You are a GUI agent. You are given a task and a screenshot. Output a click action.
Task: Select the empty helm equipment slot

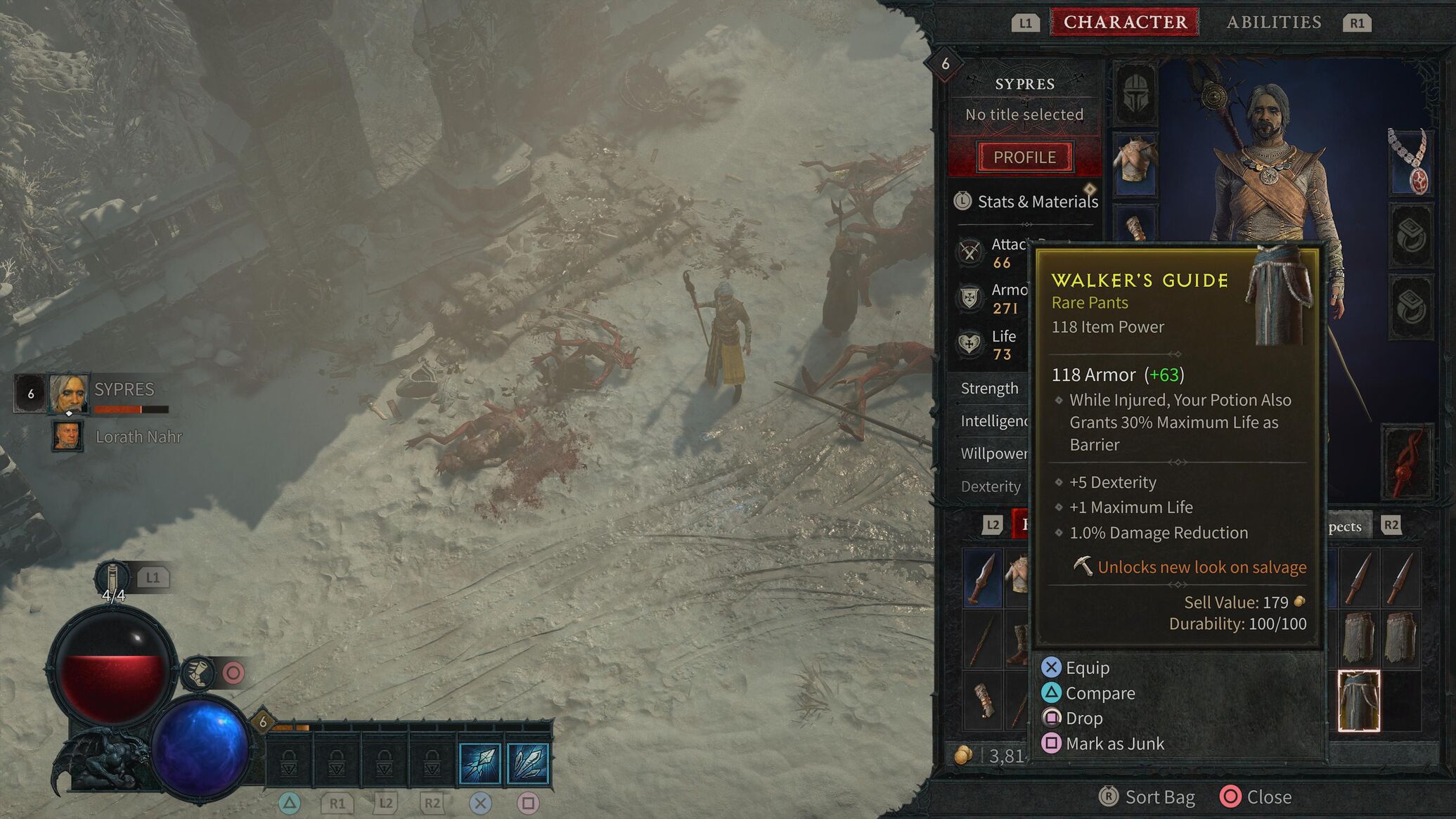point(1135,95)
